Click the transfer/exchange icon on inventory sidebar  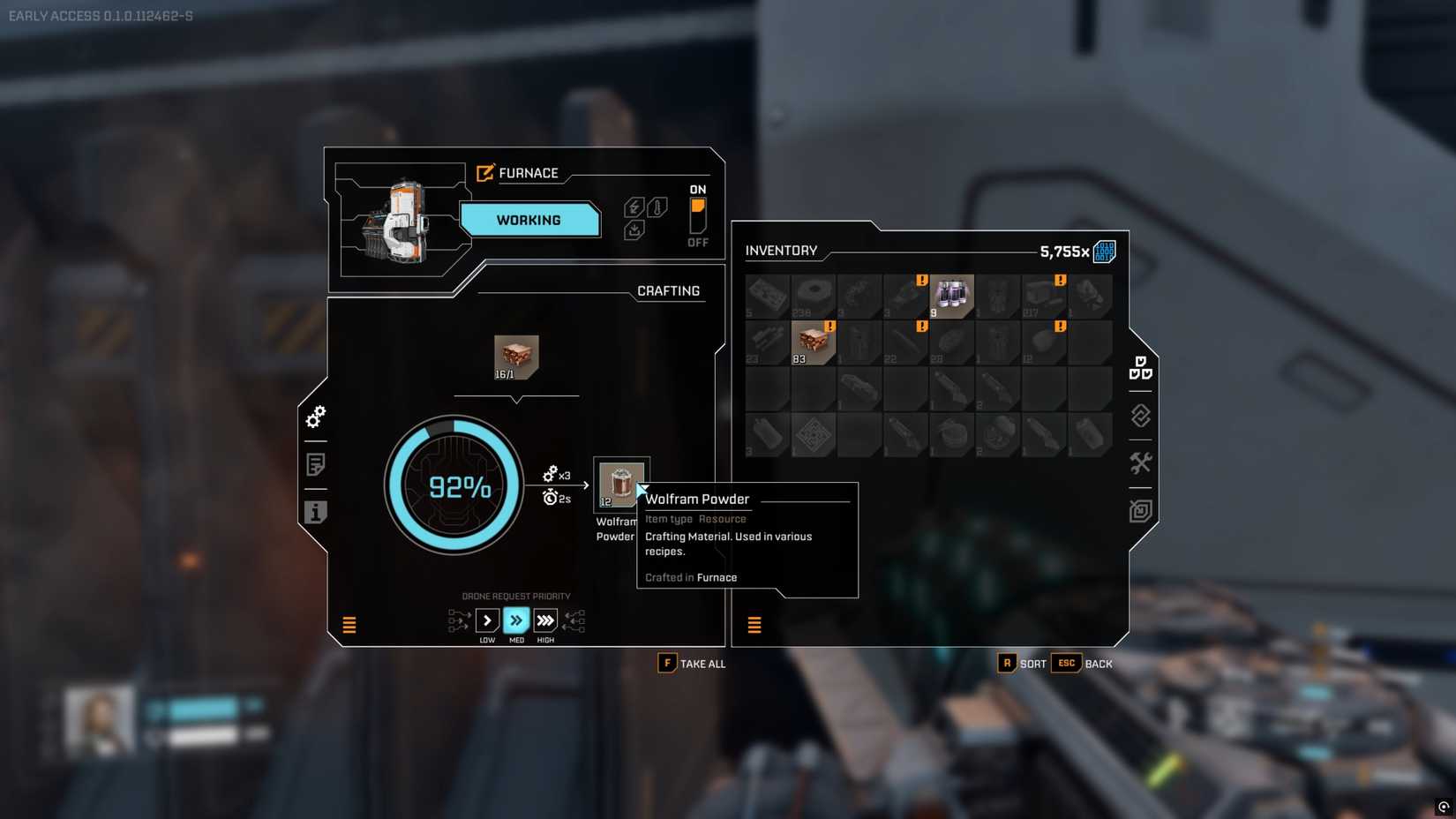tap(1140, 416)
